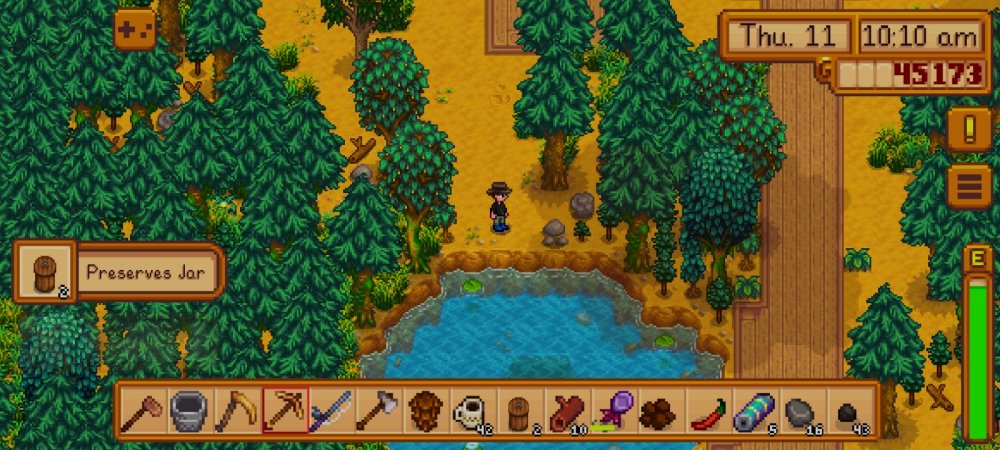Tap the Preserves Jar item label panel
The height and width of the screenshot is (450, 1000).
[146, 272]
